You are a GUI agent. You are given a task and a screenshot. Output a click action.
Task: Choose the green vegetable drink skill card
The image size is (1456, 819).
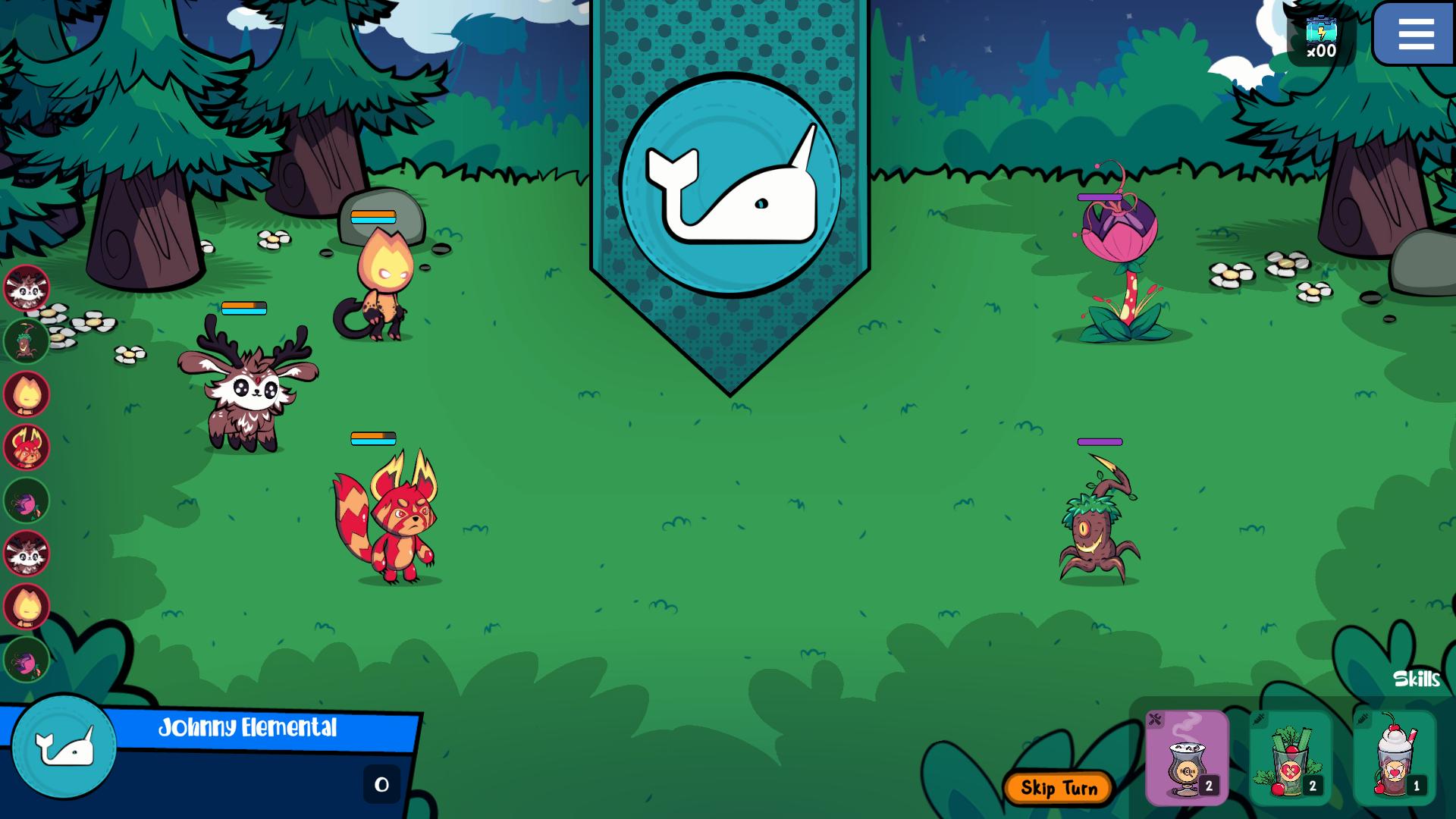coord(1291,758)
